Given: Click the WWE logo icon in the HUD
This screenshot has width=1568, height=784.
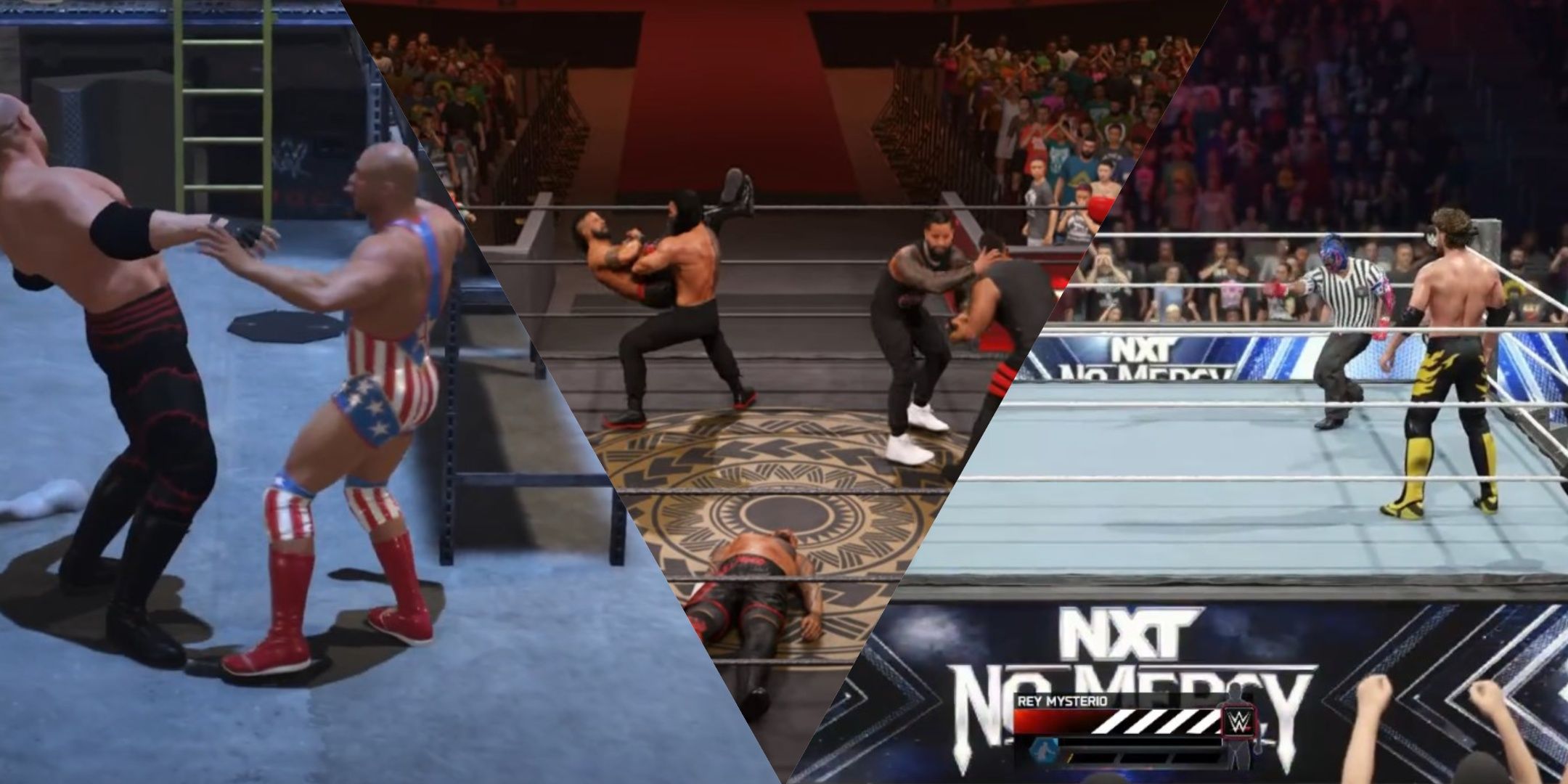Looking at the screenshot, I should point(1238,721).
